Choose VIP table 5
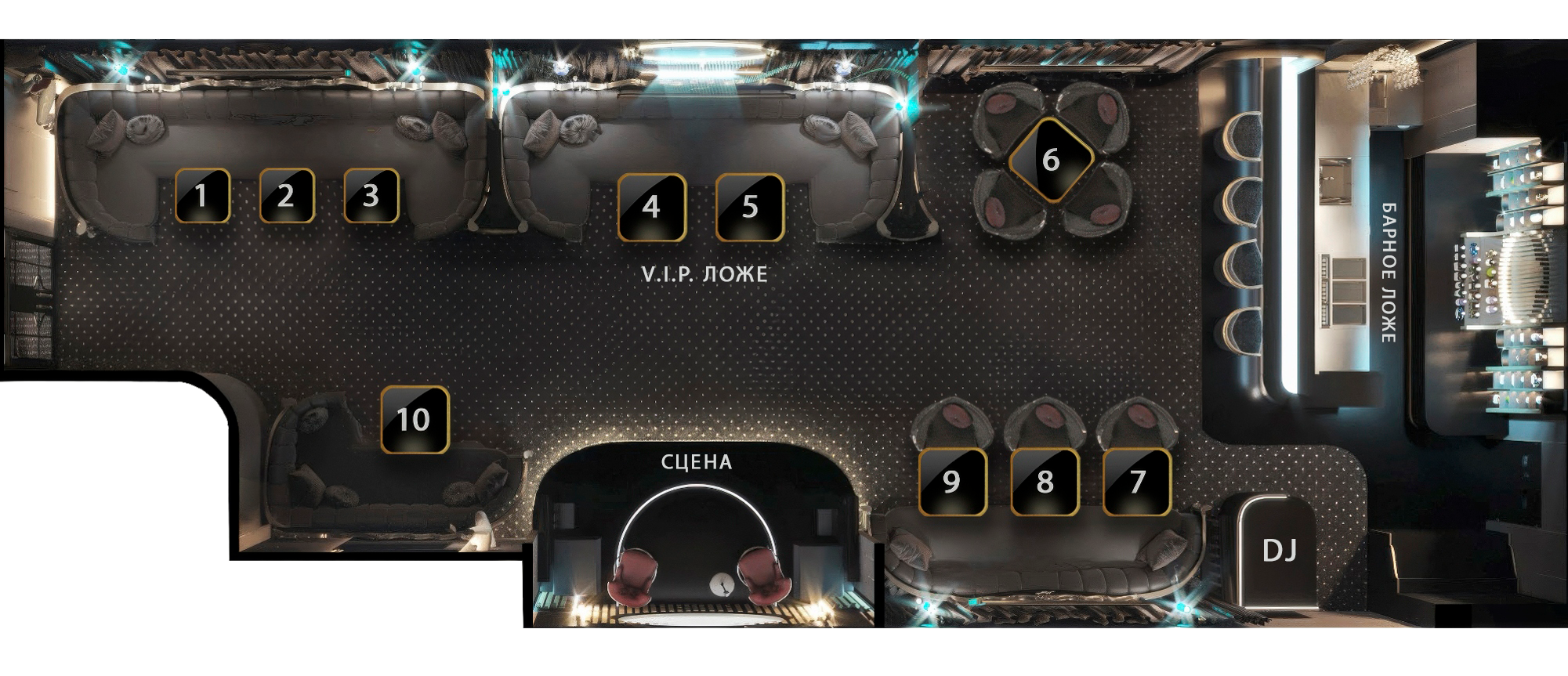The width and height of the screenshot is (1568, 676). tap(750, 208)
